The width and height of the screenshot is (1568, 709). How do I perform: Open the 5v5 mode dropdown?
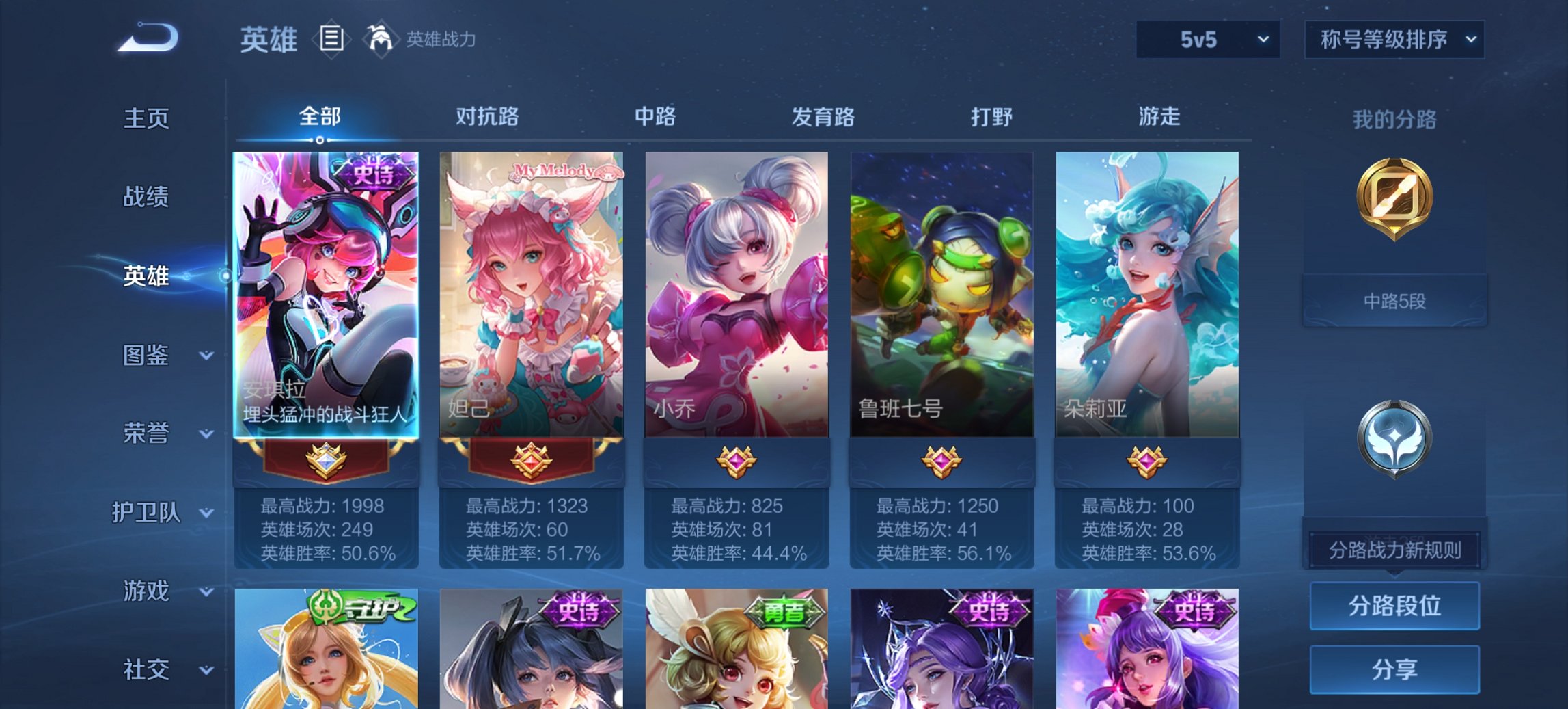(1206, 39)
